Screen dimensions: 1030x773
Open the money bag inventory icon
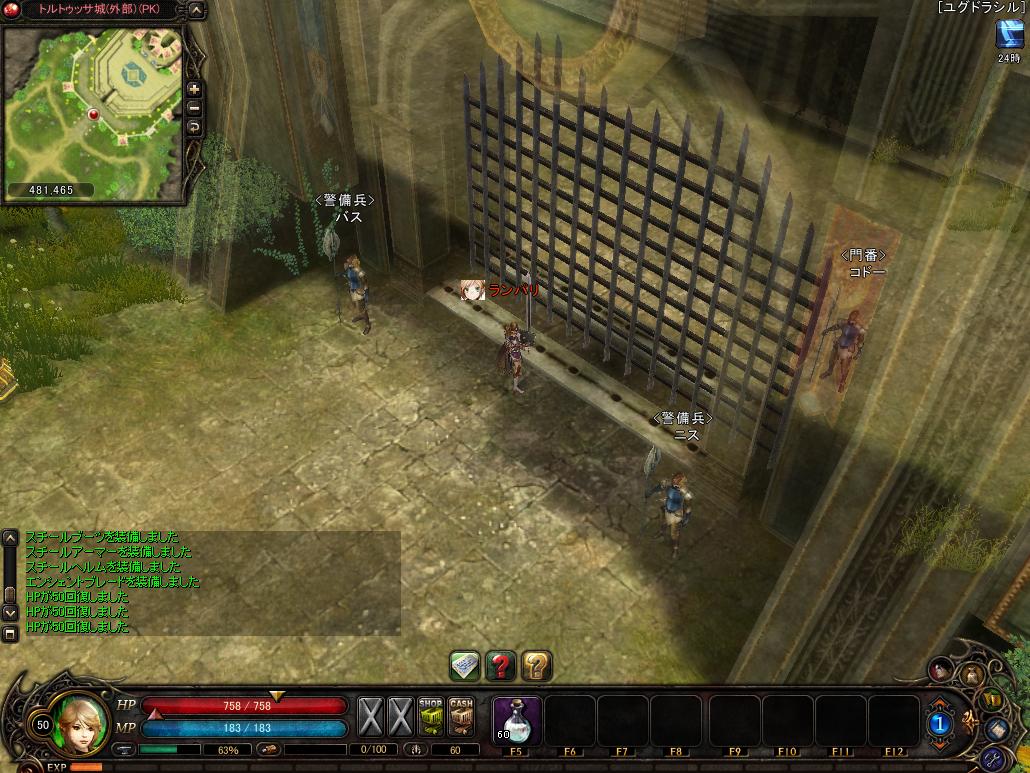coord(972,675)
